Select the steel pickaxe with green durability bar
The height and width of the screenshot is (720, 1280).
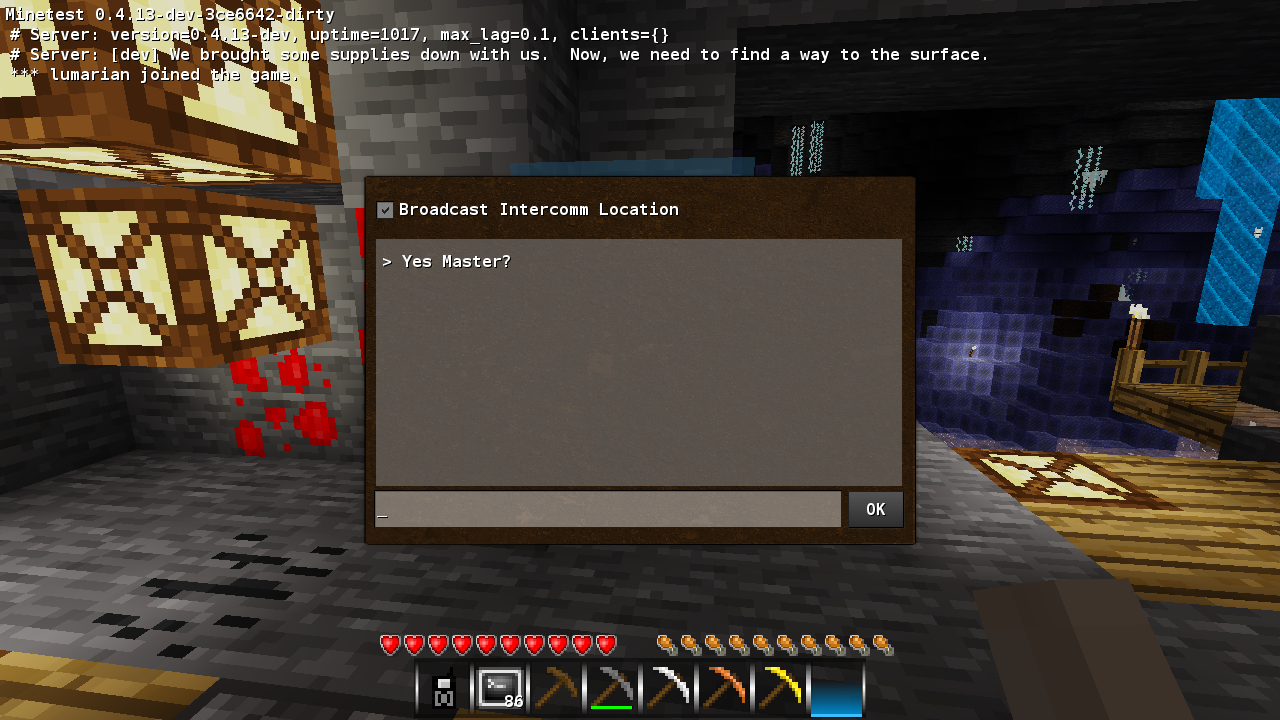610,685
